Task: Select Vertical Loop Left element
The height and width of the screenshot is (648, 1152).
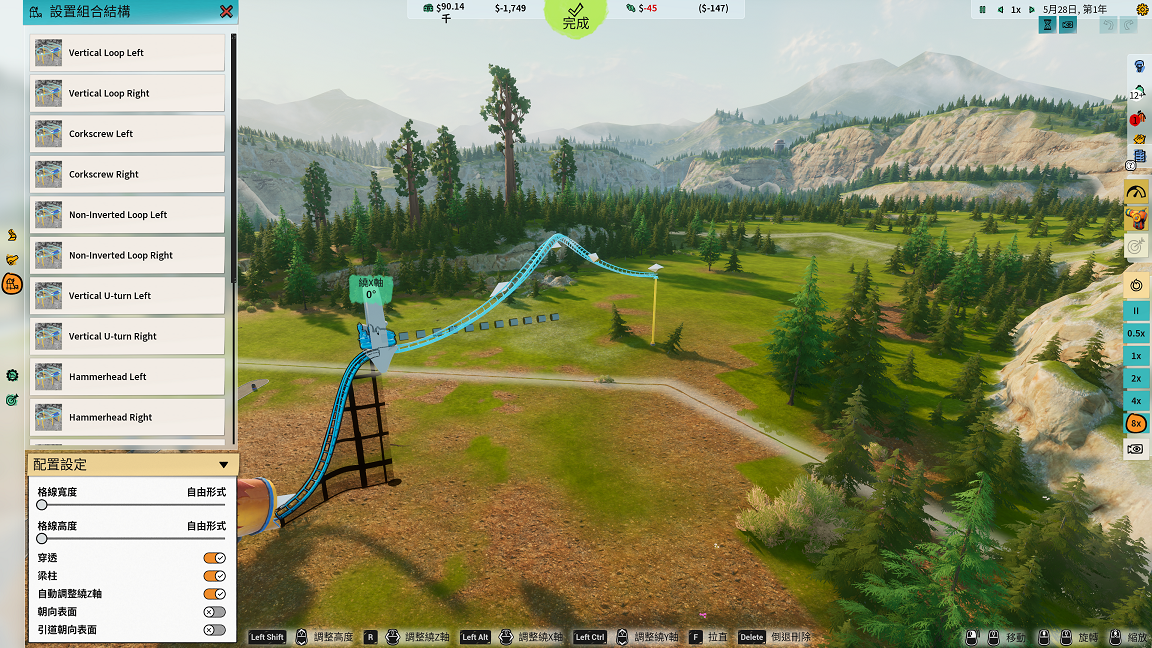Action: tap(127, 53)
